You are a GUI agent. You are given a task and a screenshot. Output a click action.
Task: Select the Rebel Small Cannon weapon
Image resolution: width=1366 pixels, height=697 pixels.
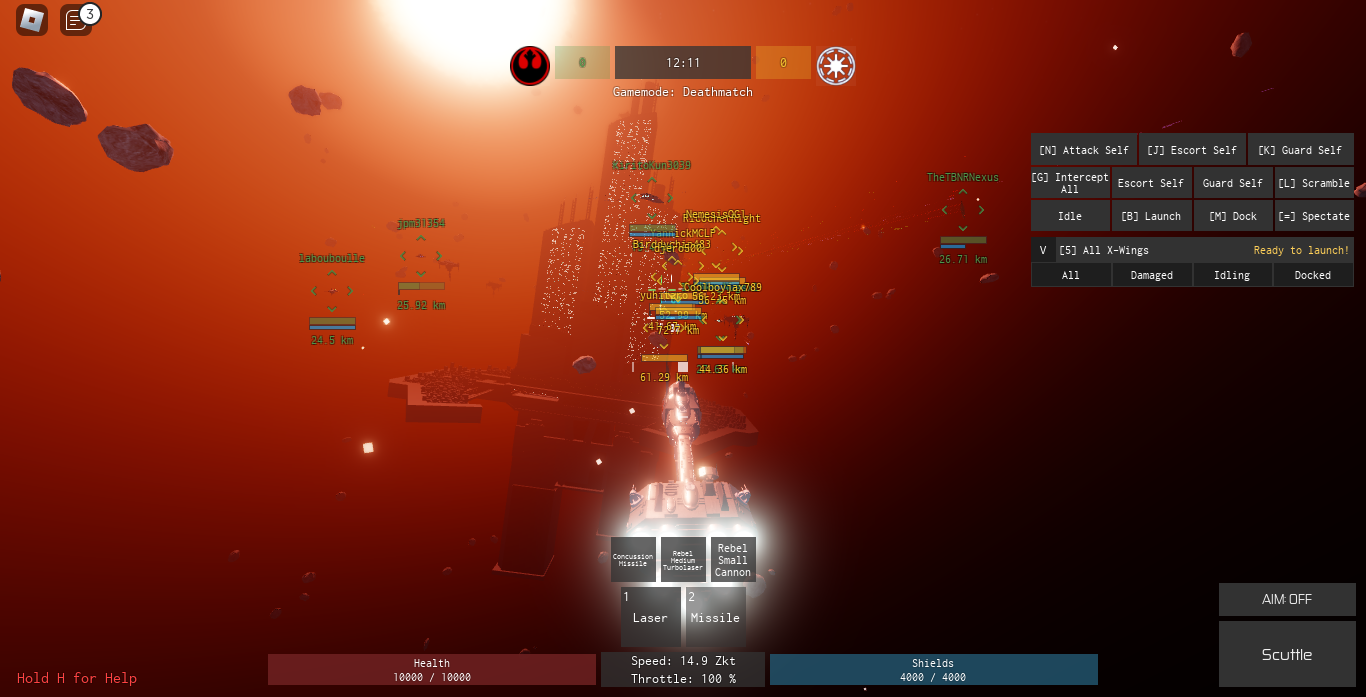point(733,560)
